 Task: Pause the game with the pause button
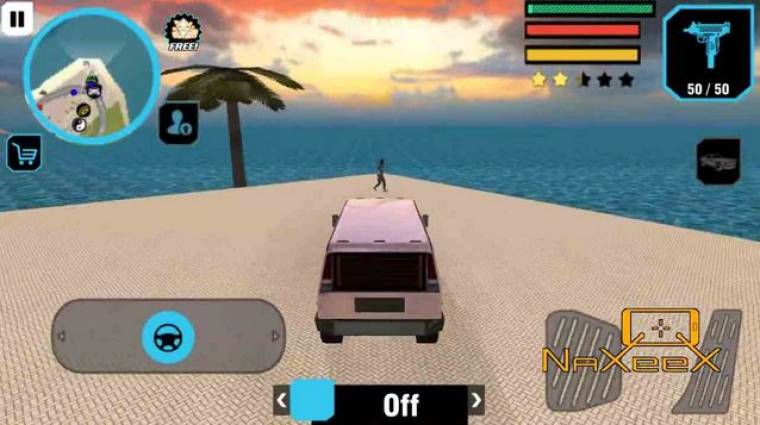[x=19, y=16]
